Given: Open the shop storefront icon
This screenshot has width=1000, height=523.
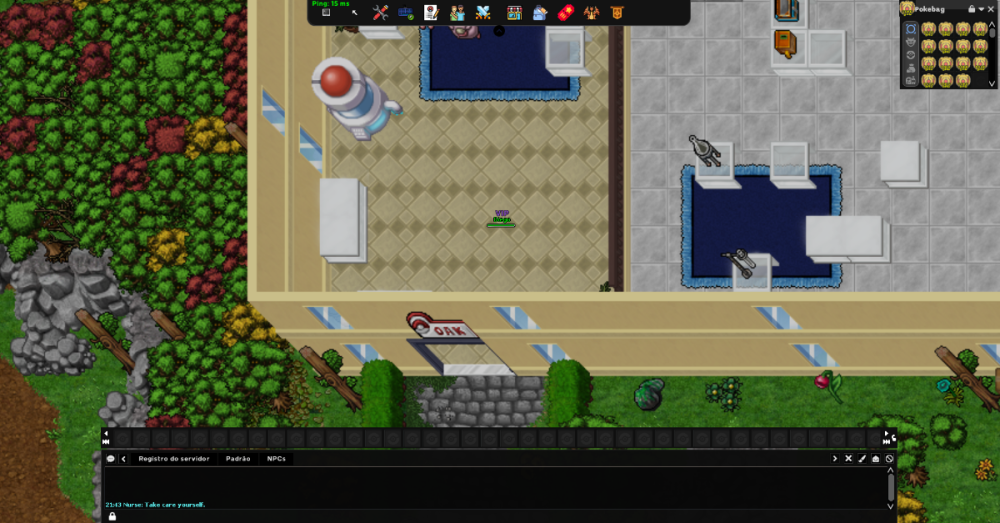Looking at the screenshot, I should pos(514,13).
